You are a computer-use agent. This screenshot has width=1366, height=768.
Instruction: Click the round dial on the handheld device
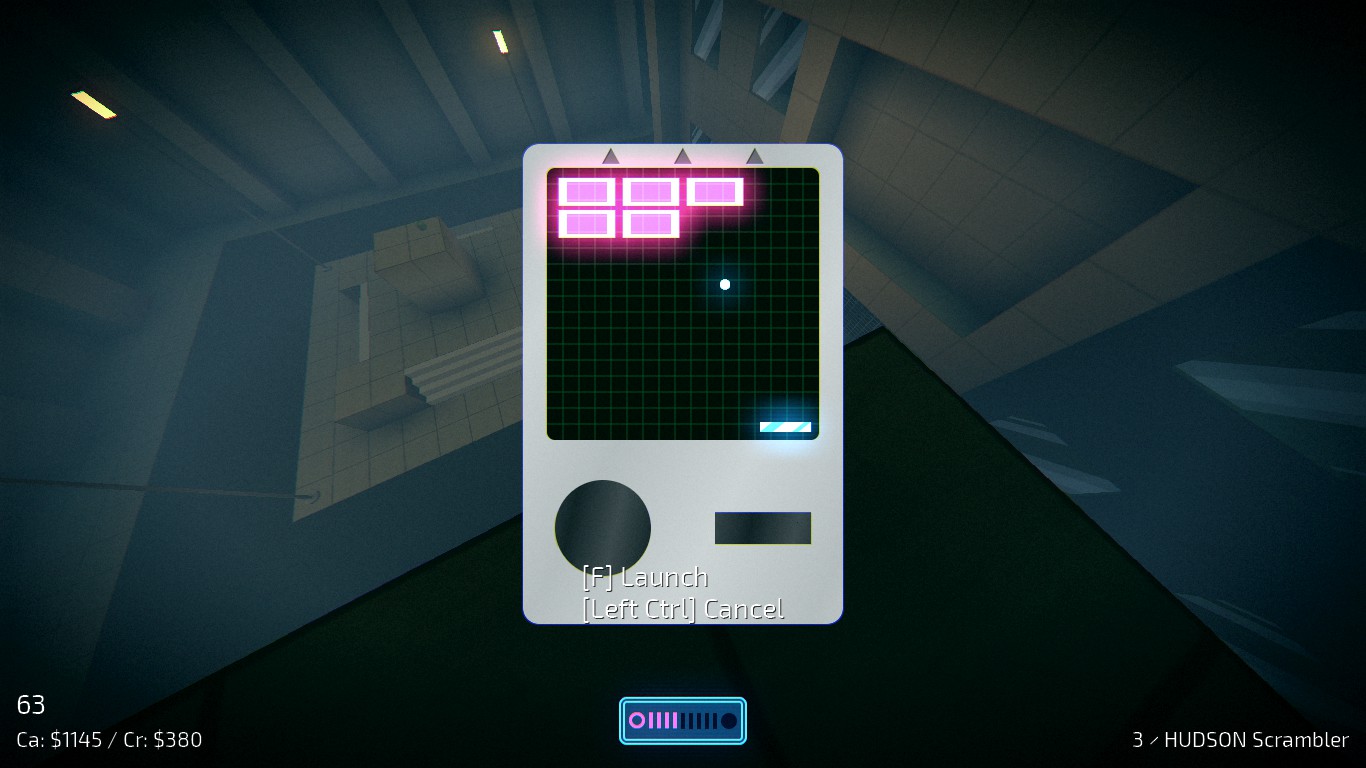coord(602,527)
